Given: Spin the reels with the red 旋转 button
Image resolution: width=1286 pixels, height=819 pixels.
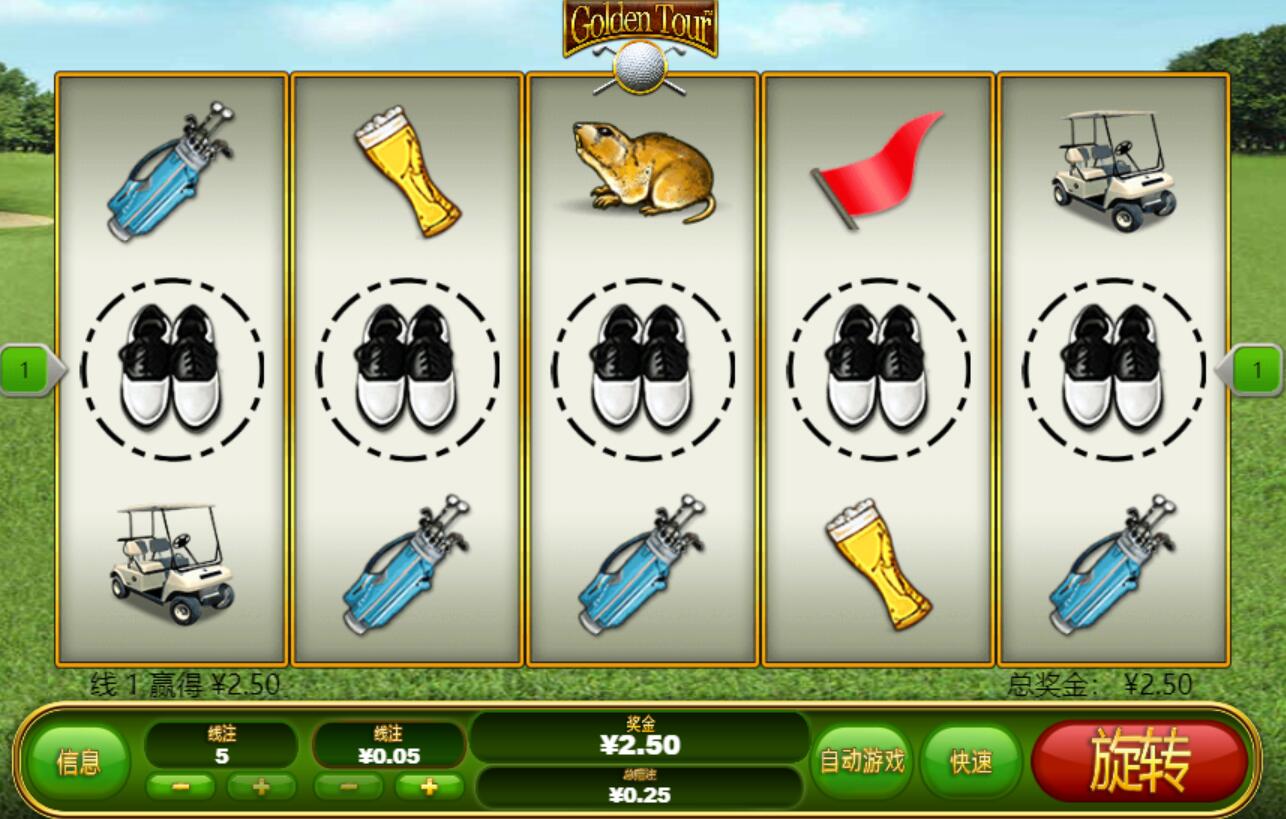Looking at the screenshot, I should 1139,760.
